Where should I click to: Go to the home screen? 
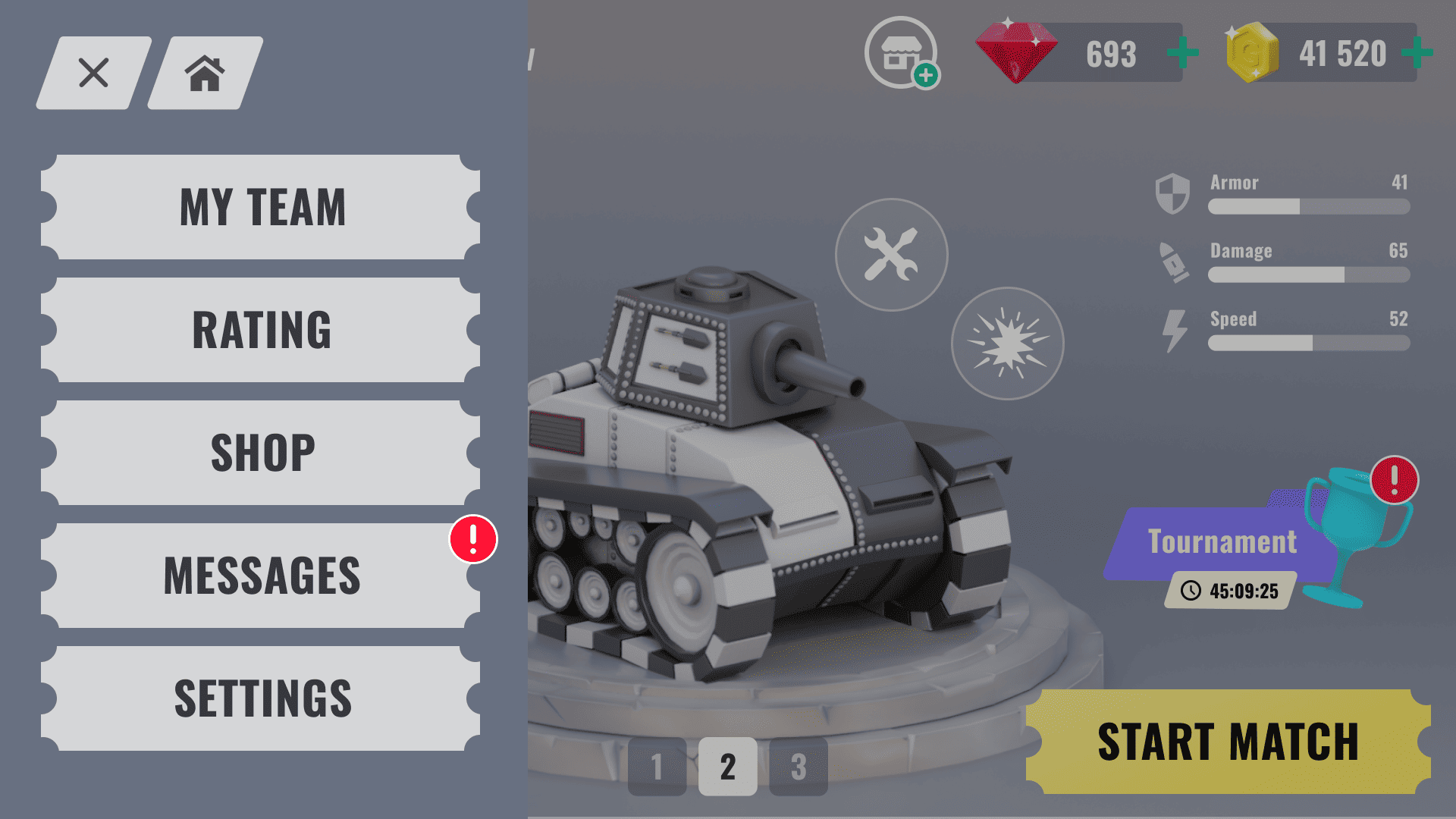tap(205, 73)
